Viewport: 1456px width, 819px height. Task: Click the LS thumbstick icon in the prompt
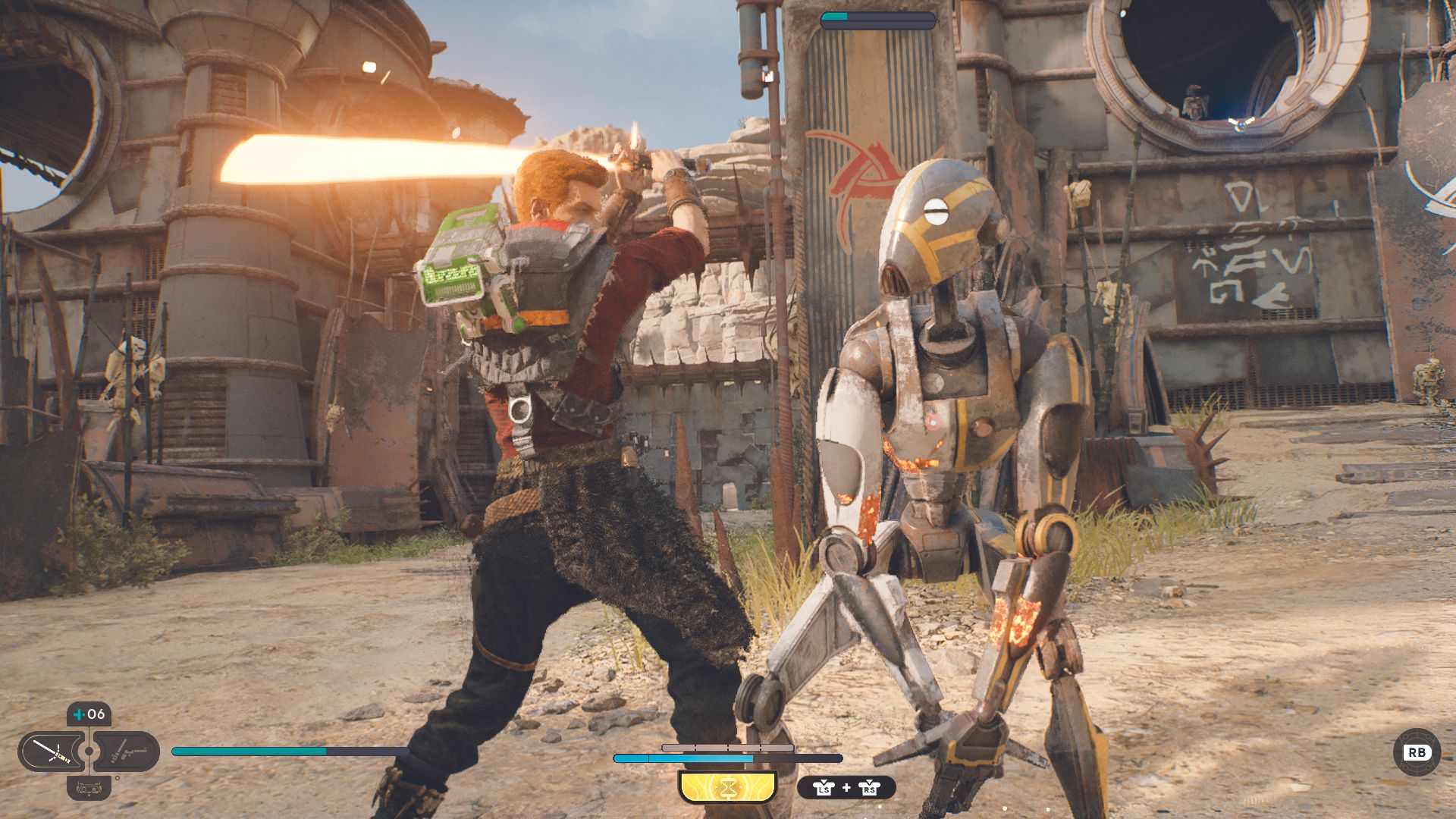point(824,789)
